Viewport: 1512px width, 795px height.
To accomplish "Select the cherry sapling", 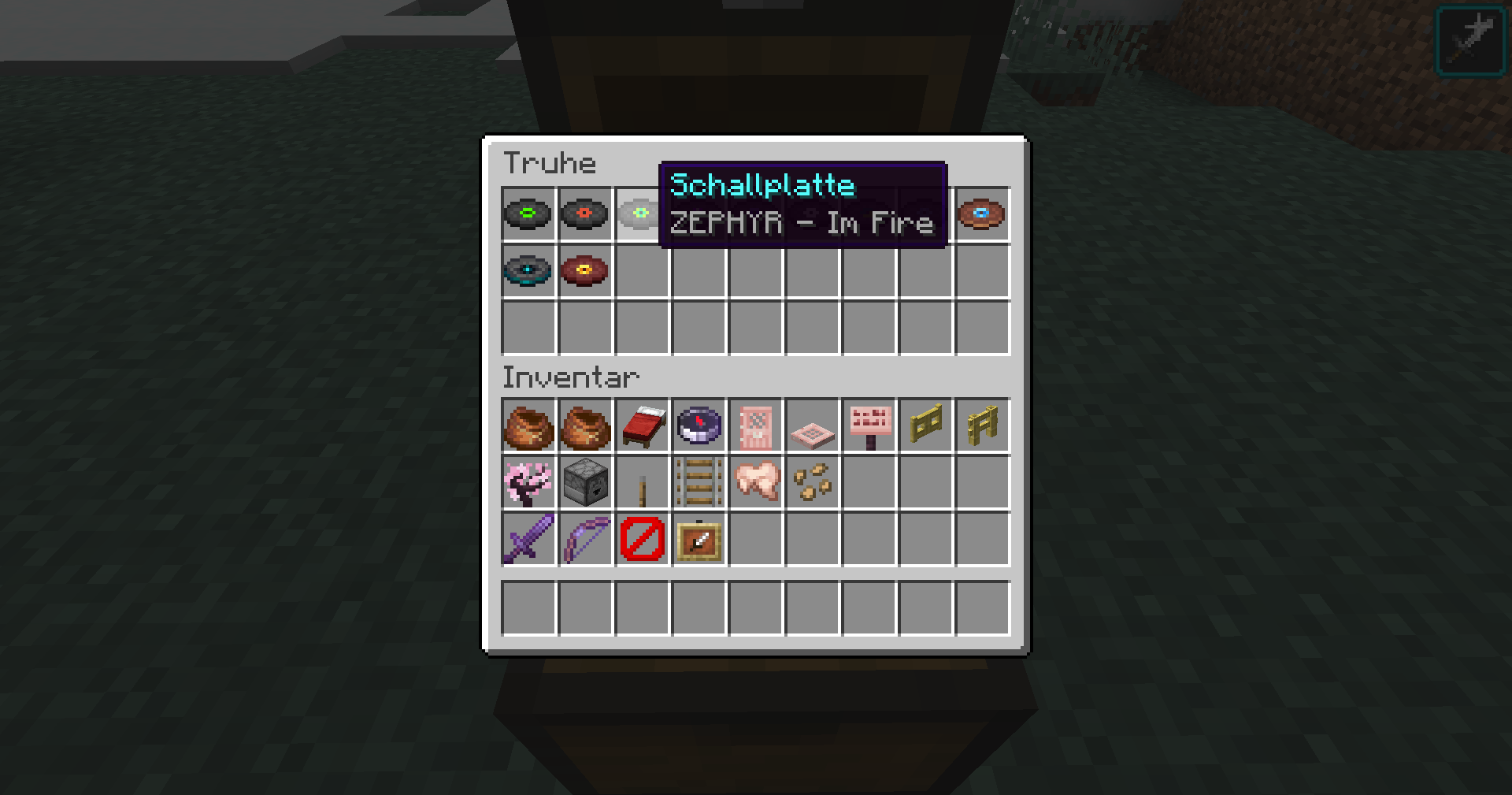I will pos(528,483).
